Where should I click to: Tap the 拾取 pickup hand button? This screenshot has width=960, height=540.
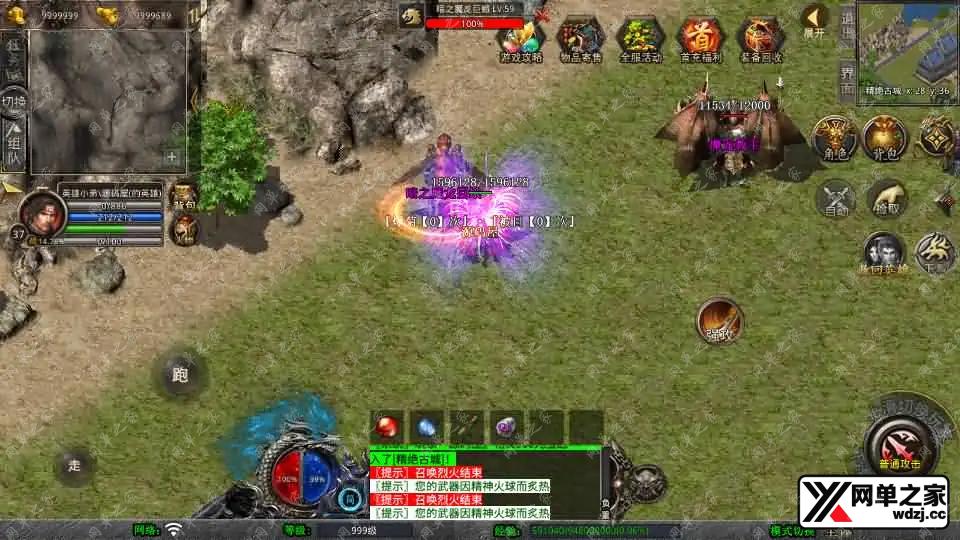pos(886,198)
